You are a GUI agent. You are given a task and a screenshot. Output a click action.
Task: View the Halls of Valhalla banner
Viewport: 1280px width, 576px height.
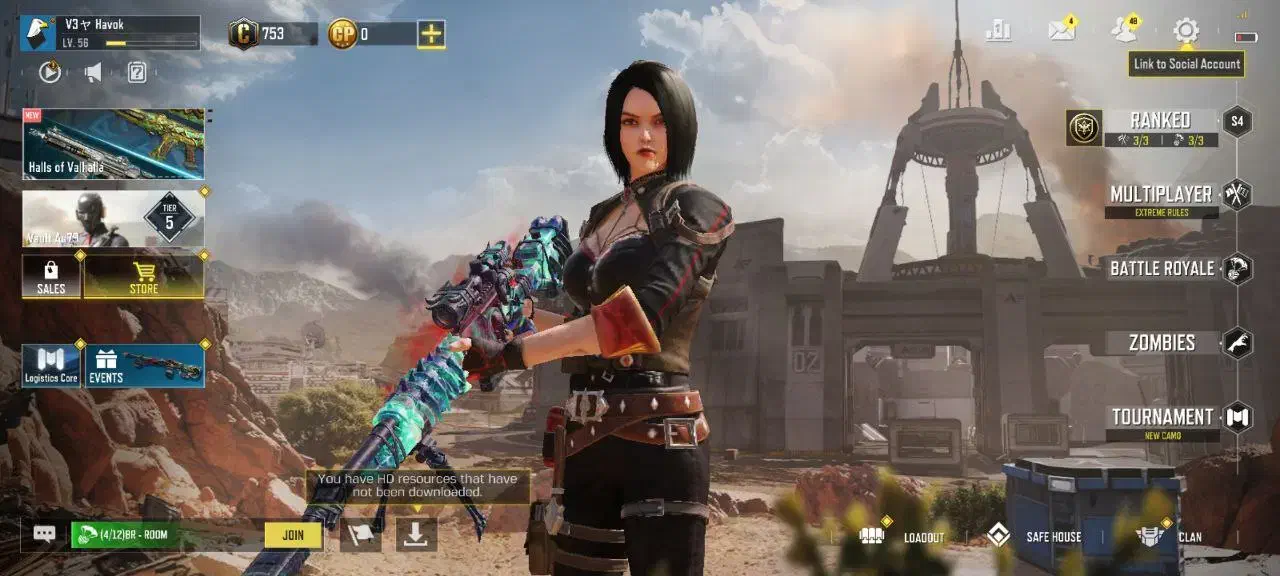(113, 144)
